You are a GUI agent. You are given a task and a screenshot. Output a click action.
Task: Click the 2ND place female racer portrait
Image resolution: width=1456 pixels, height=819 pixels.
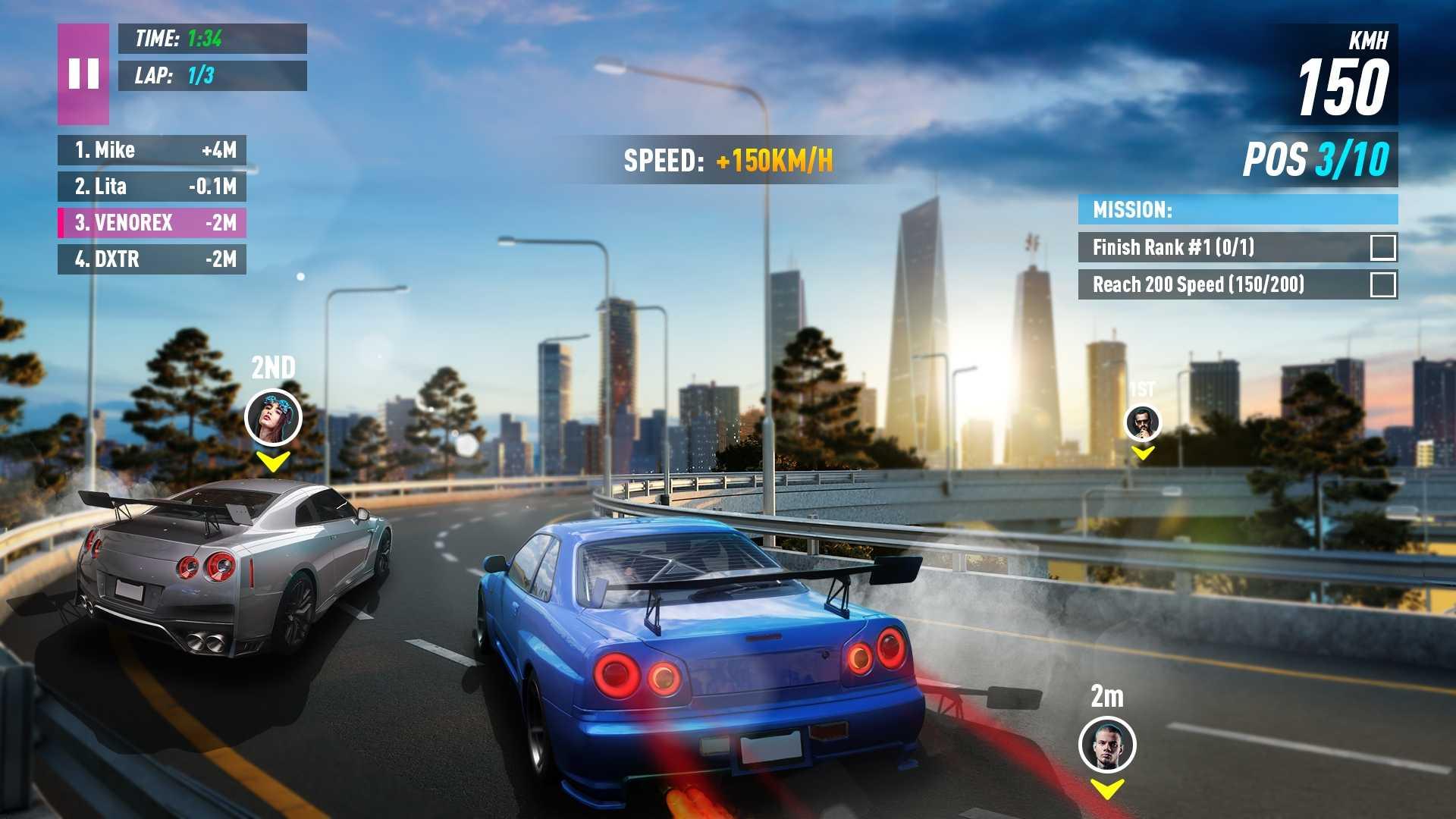coord(273,417)
